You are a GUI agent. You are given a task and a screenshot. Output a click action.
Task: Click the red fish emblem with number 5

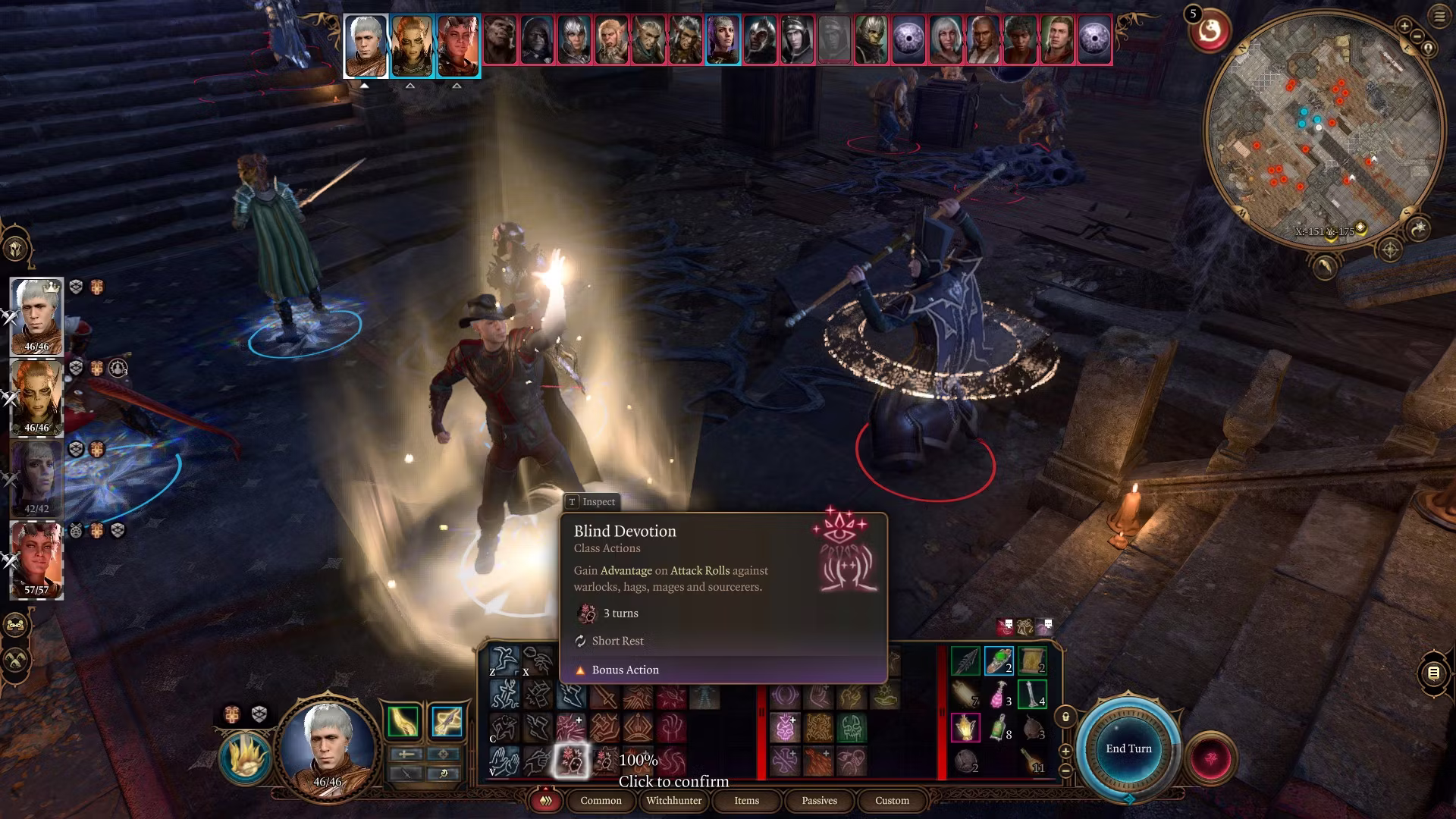click(x=1210, y=32)
